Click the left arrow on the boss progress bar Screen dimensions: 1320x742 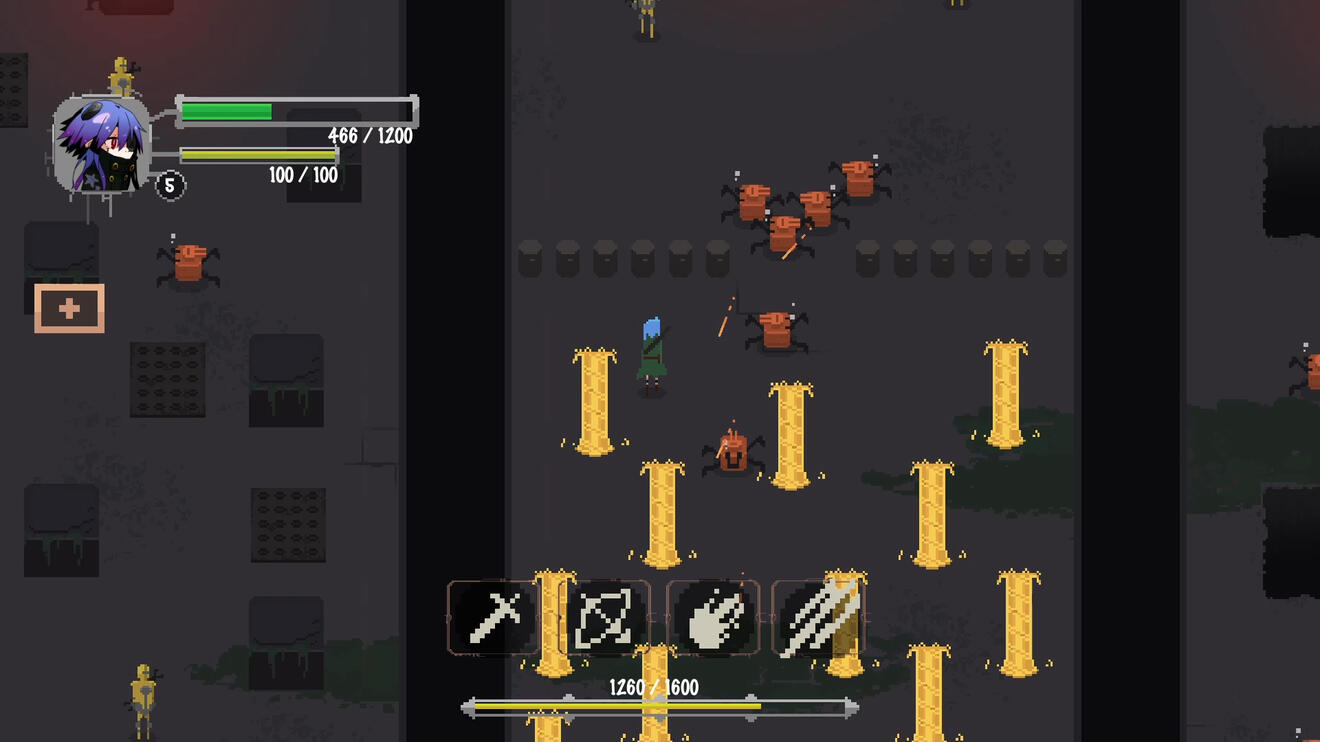(467, 708)
